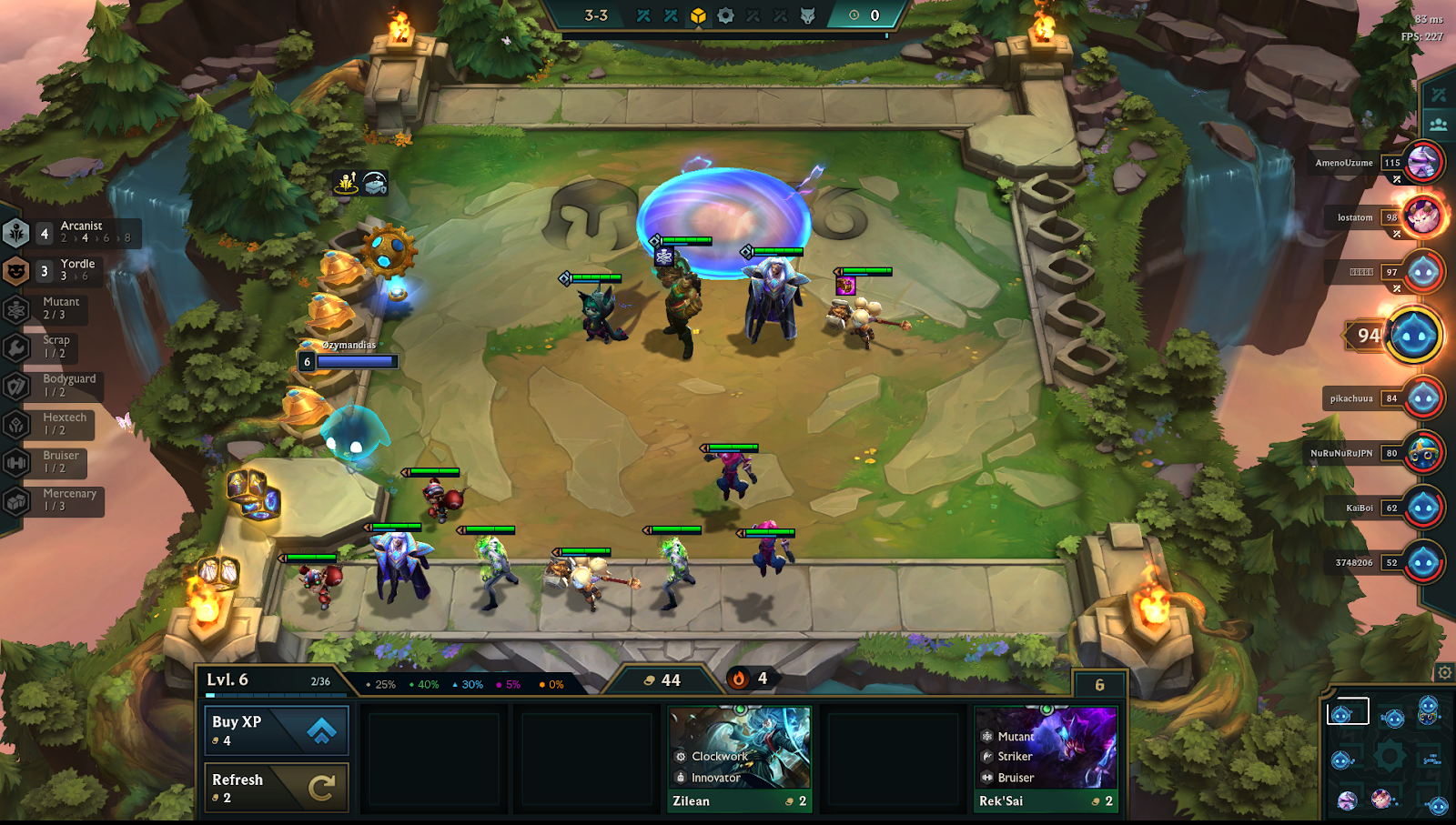Select pikachuua in the player list
Viewport: 1456px width, 825px height.
(x=1350, y=397)
